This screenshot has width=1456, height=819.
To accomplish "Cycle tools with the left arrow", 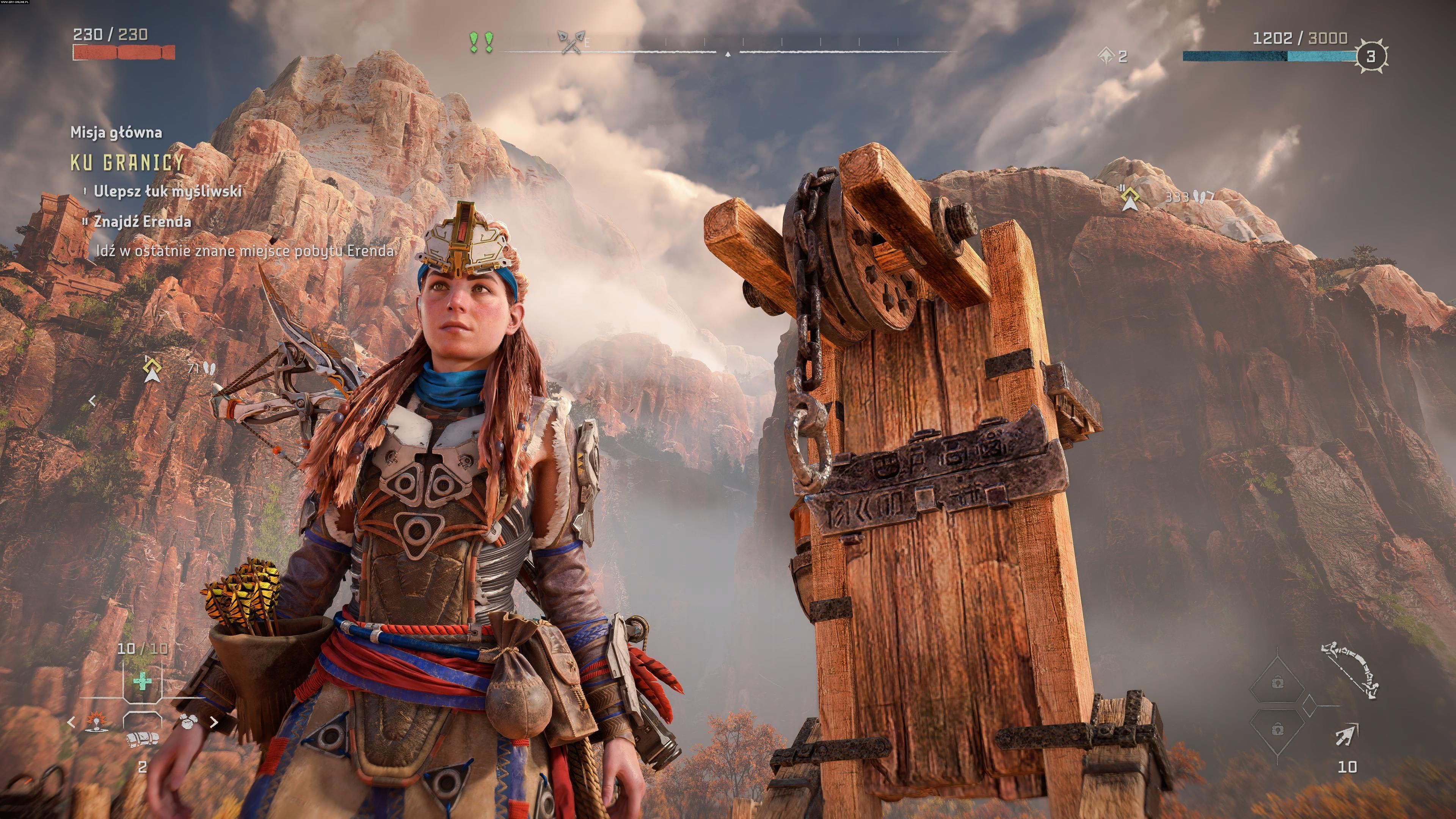I will click(71, 722).
